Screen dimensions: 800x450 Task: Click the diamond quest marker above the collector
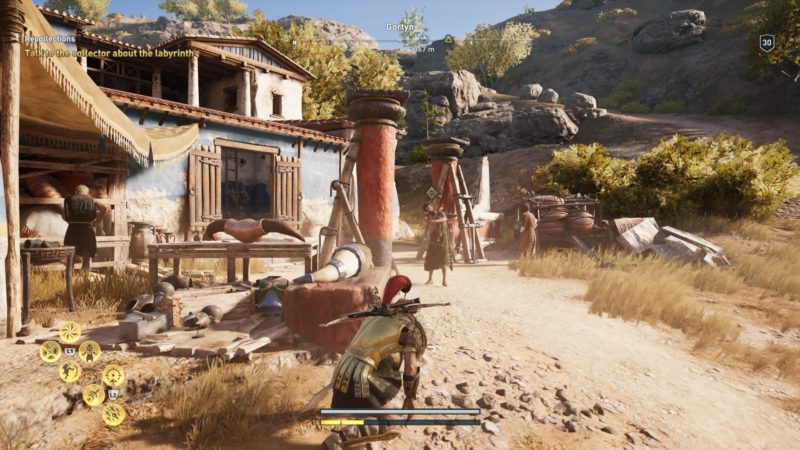[x=432, y=192]
